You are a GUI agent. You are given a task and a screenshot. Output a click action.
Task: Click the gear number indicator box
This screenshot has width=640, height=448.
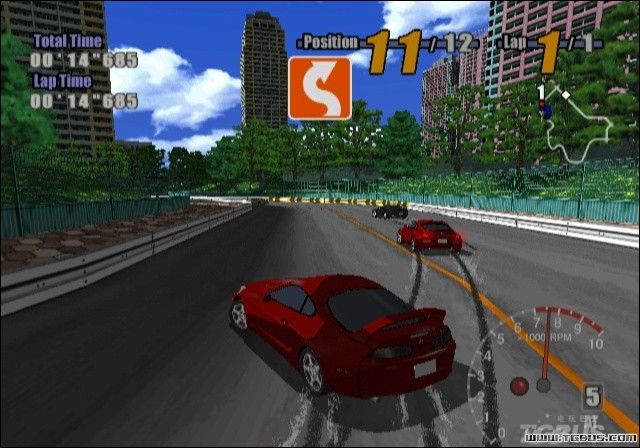click(x=591, y=396)
